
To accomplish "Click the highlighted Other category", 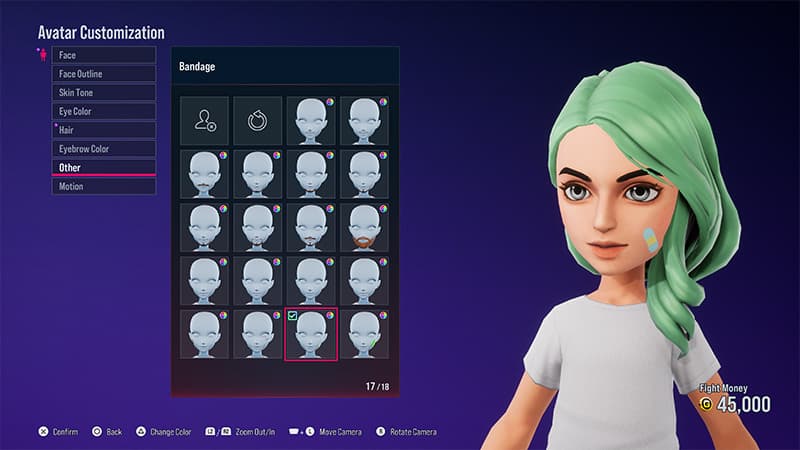I will click(x=104, y=167).
